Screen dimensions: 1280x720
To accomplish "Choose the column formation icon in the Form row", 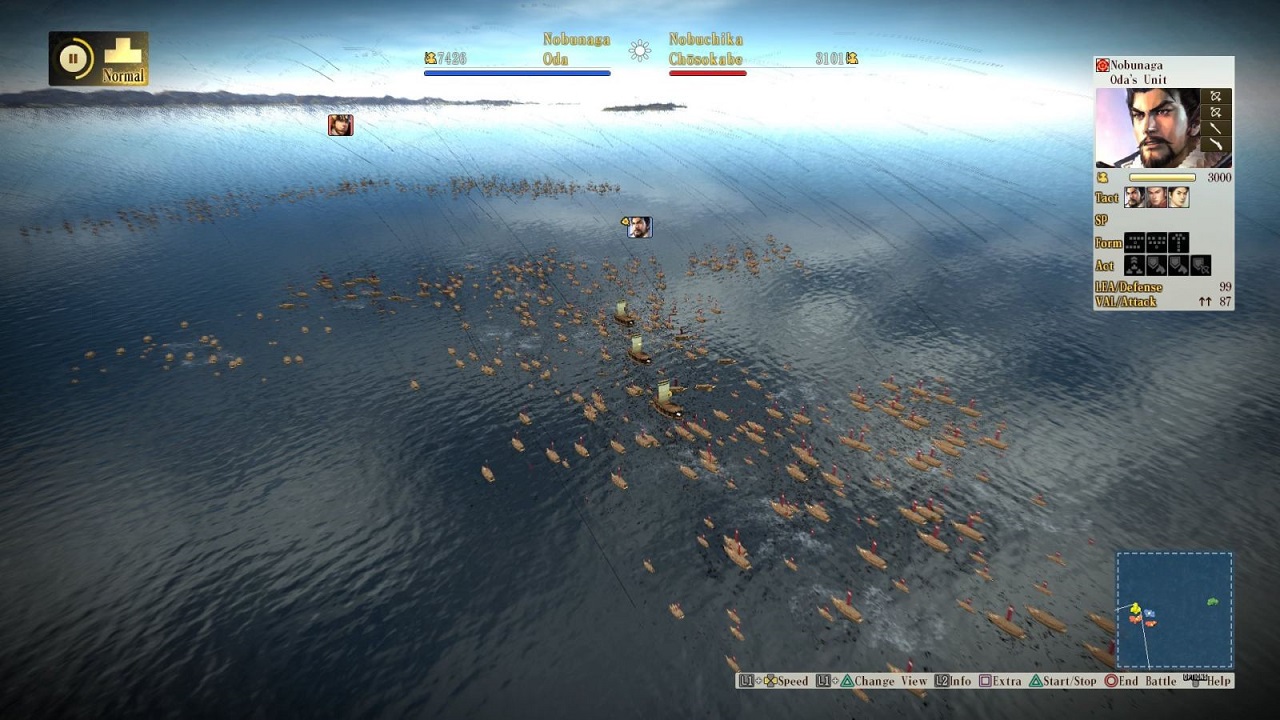I will coord(1177,242).
